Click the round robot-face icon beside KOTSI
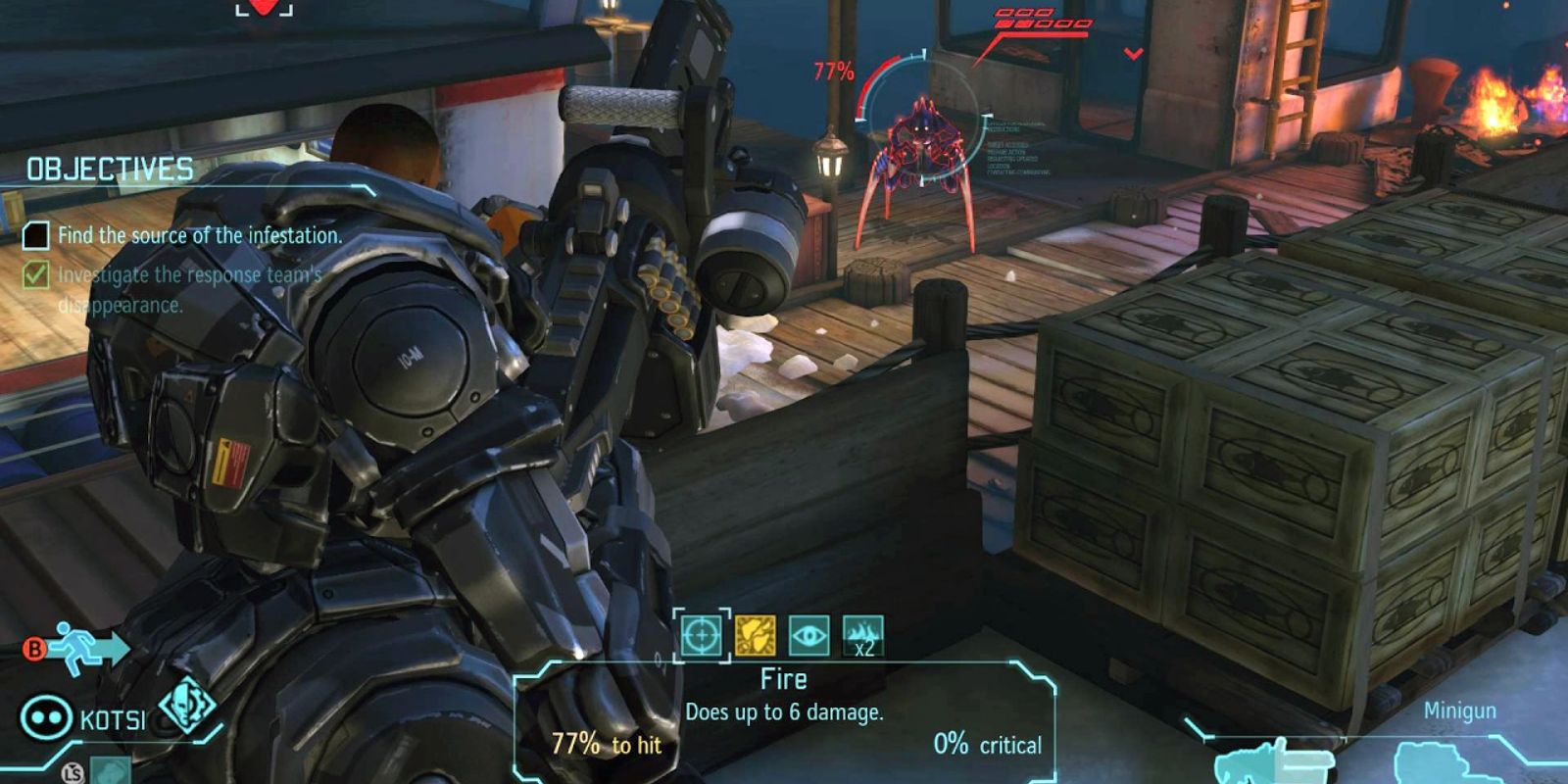Screen dimensions: 1568x784 (x=46, y=717)
